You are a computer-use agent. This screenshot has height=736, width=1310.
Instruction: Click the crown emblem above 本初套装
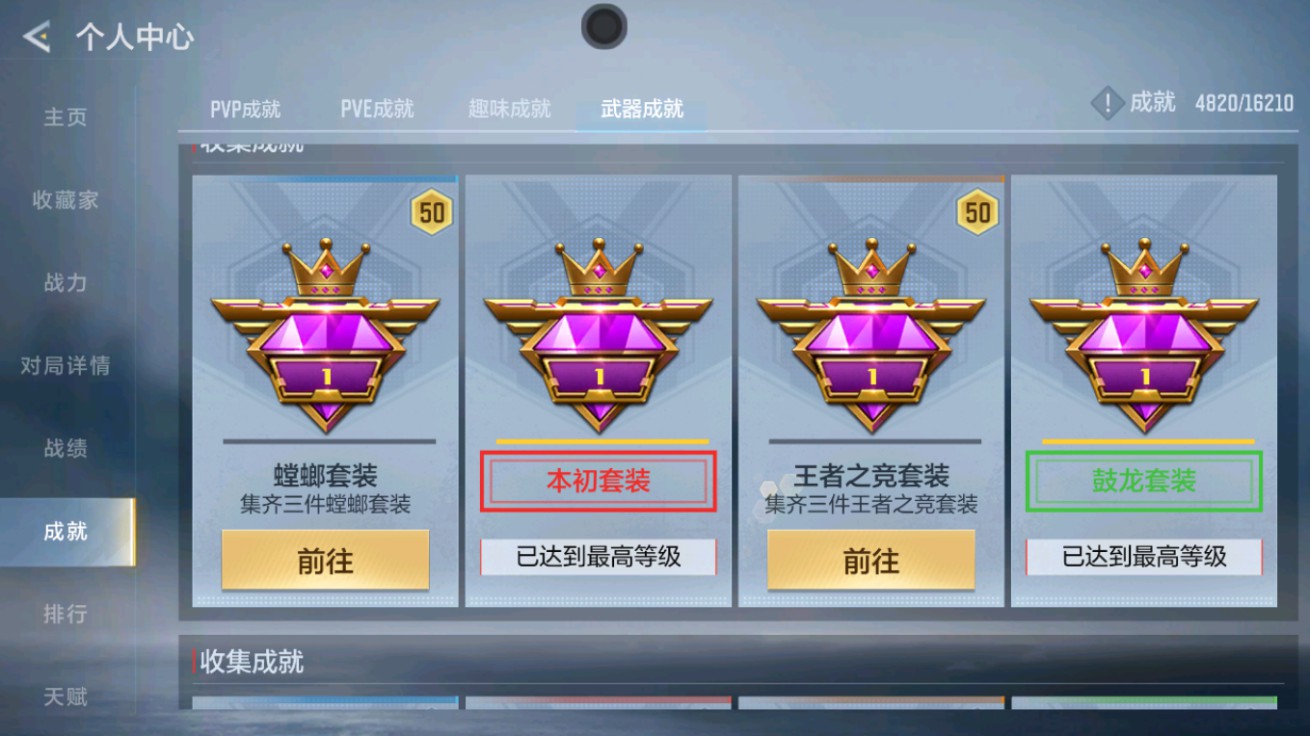point(598,268)
